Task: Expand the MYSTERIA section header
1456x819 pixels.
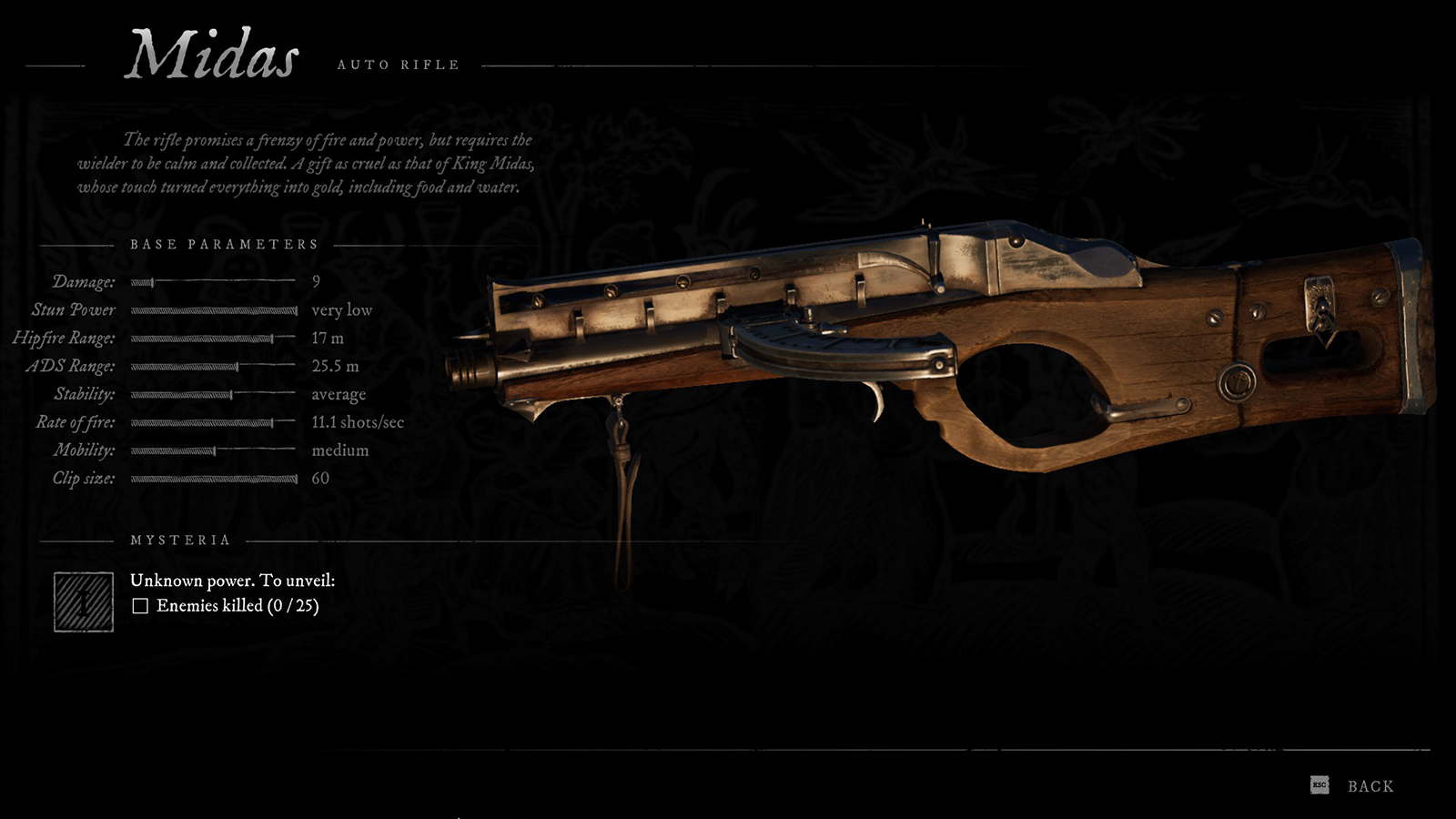Action: pyautogui.click(x=178, y=538)
